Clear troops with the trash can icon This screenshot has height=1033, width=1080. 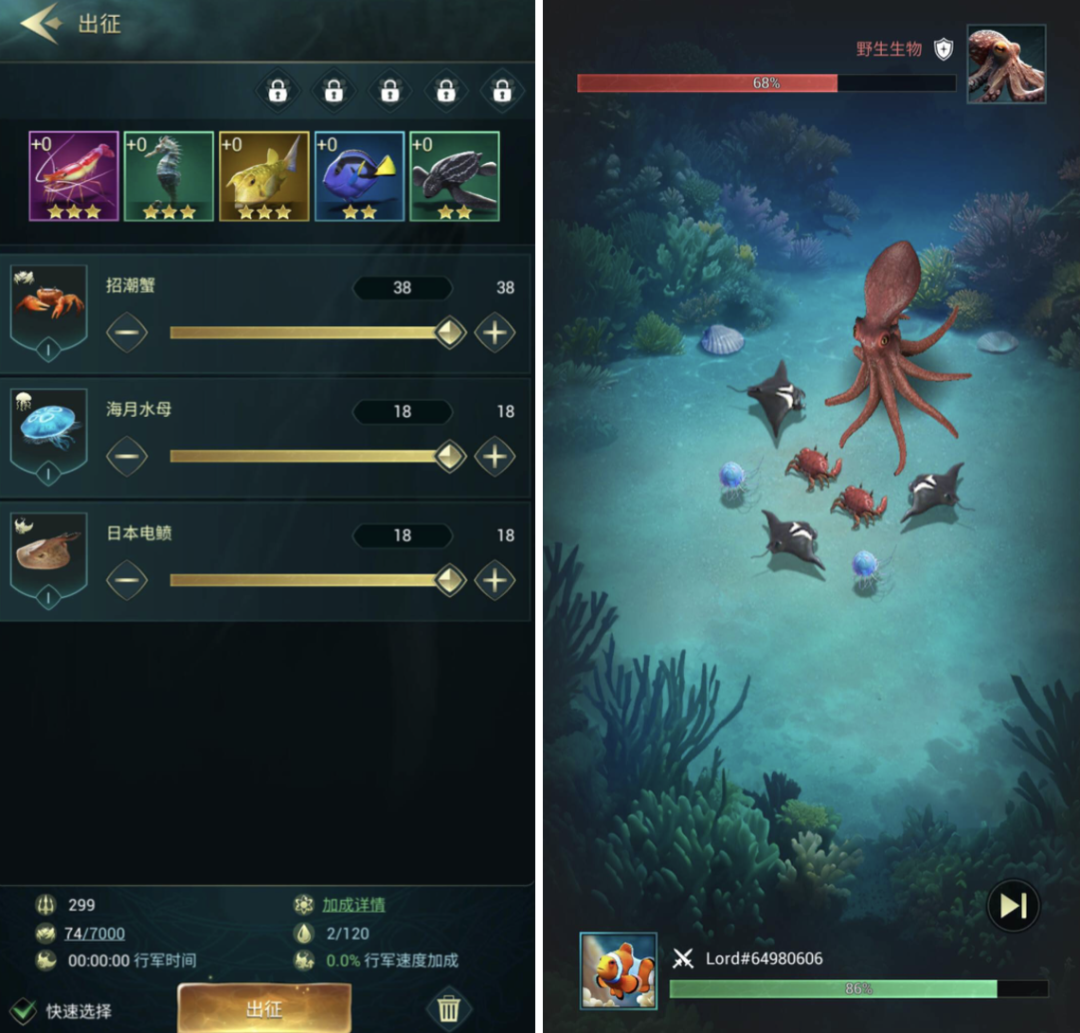[449, 1009]
